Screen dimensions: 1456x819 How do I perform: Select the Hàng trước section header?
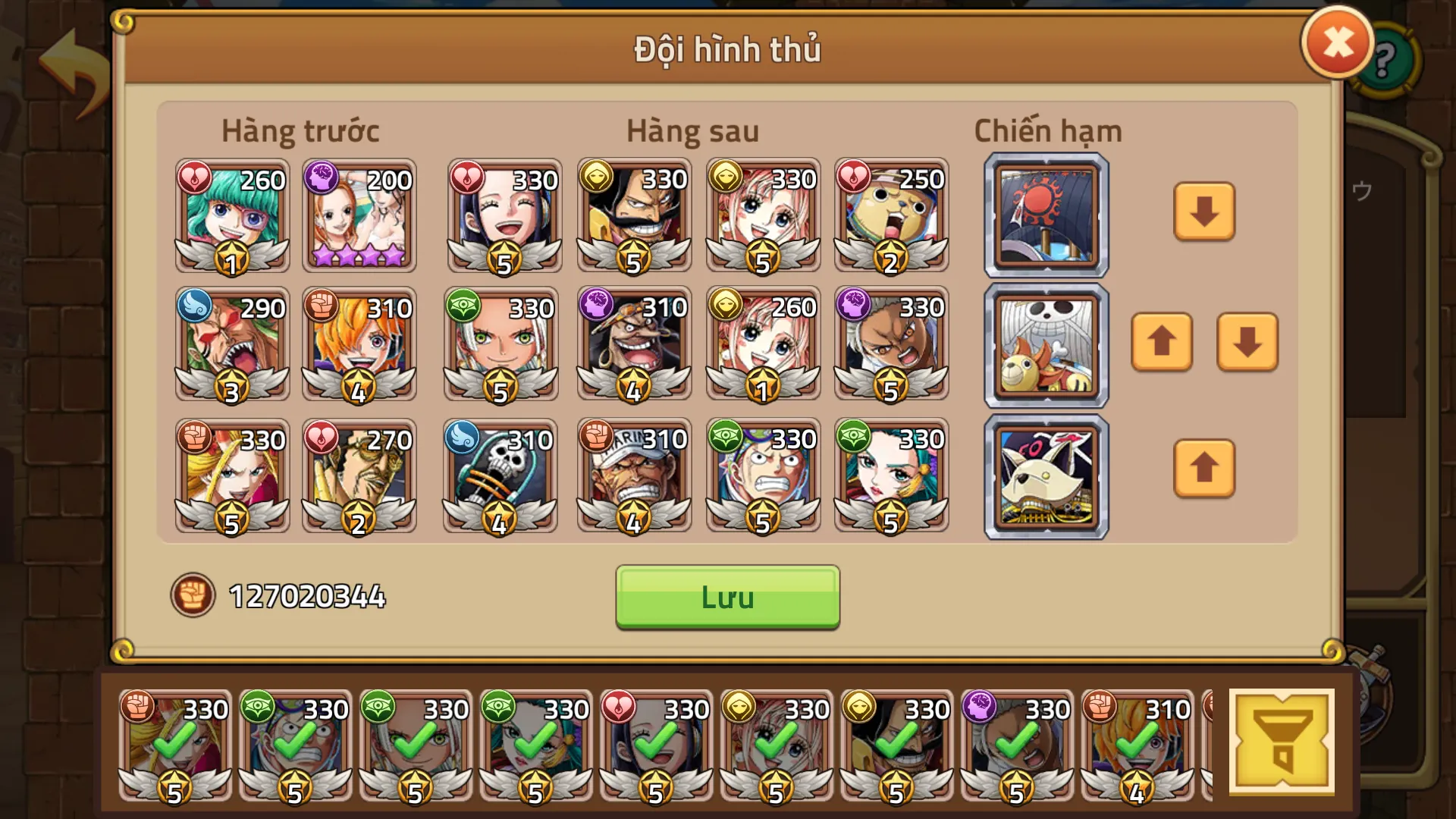pyautogui.click(x=300, y=130)
